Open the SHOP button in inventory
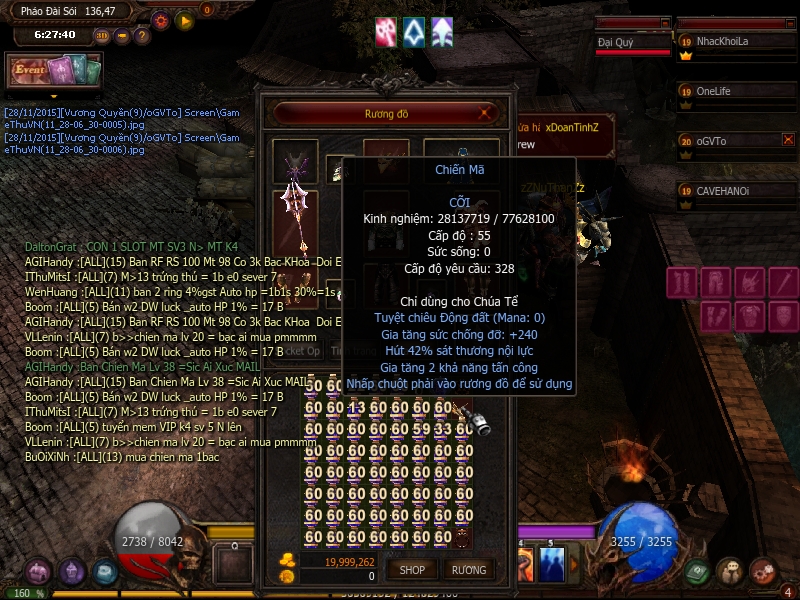The image size is (800, 600). tap(412, 570)
